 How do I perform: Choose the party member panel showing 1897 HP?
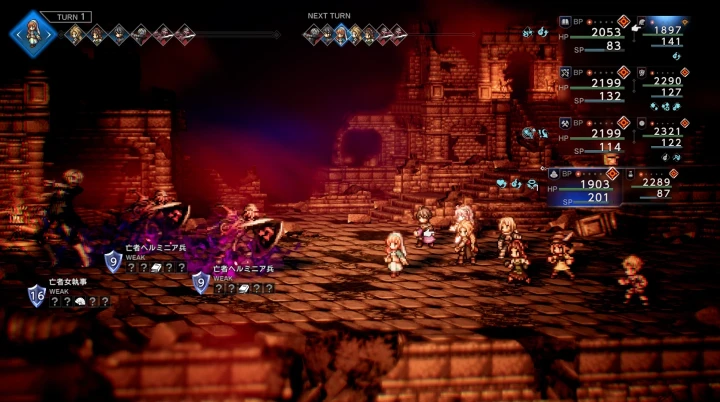click(x=661, y=33)
